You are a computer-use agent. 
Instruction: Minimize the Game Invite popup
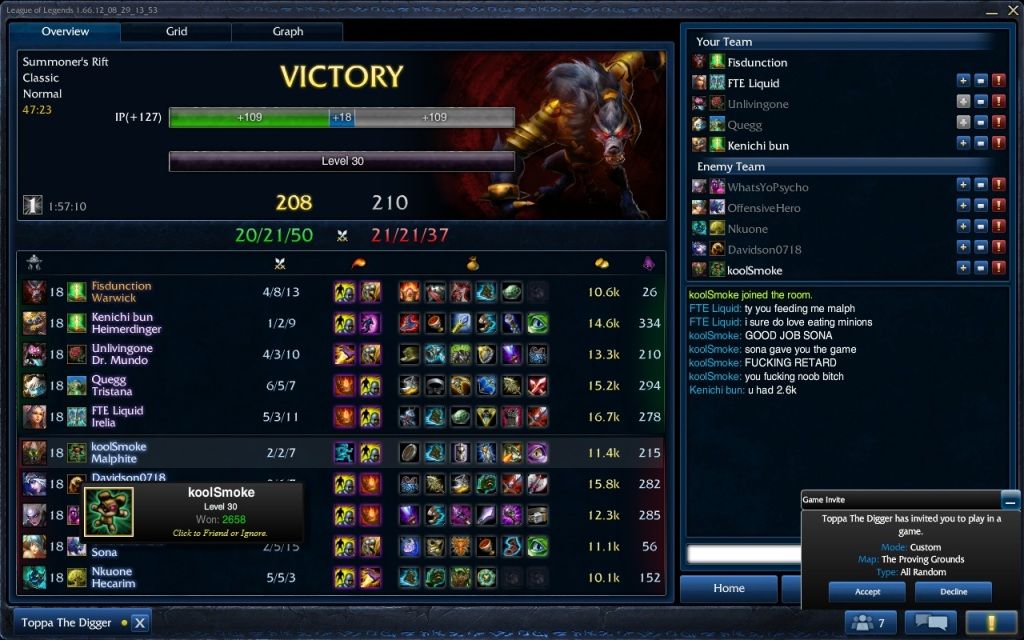point(1011,500)
